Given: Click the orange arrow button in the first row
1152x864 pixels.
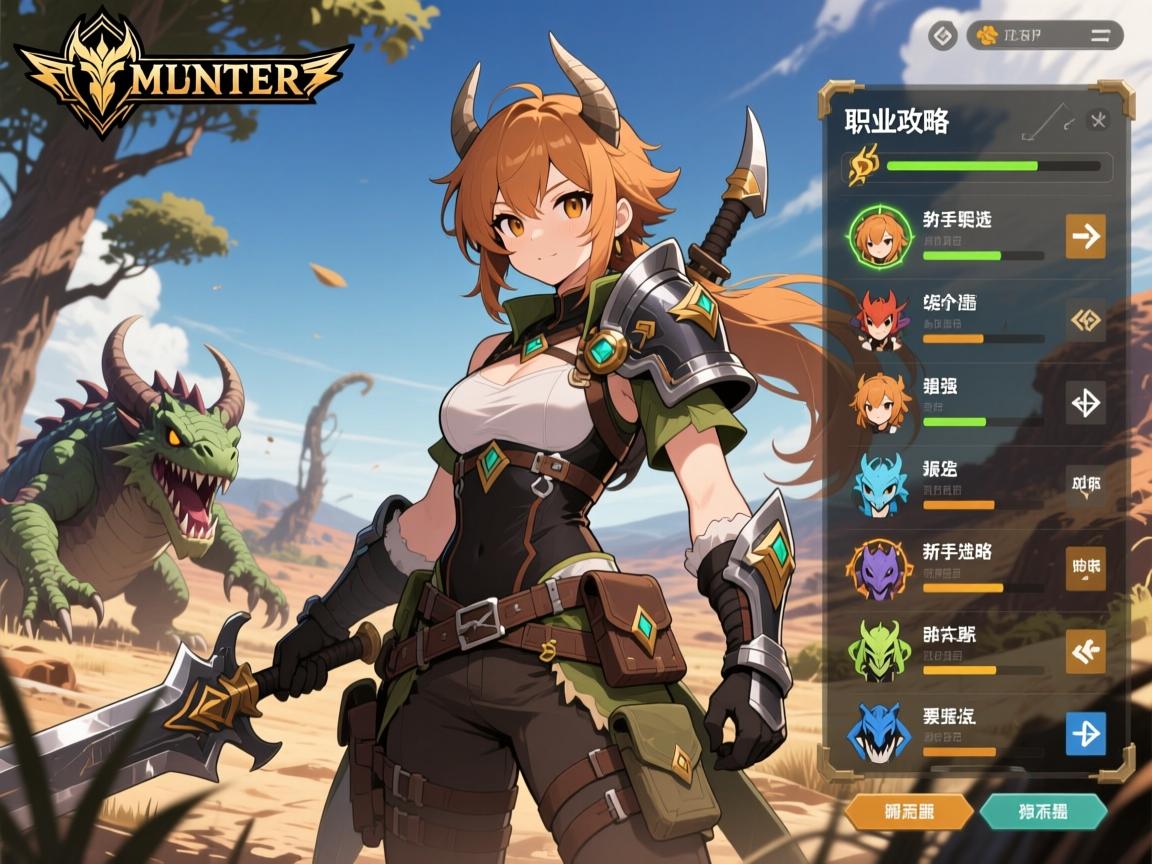Looking at the screenshot, I should [1085, 236].
